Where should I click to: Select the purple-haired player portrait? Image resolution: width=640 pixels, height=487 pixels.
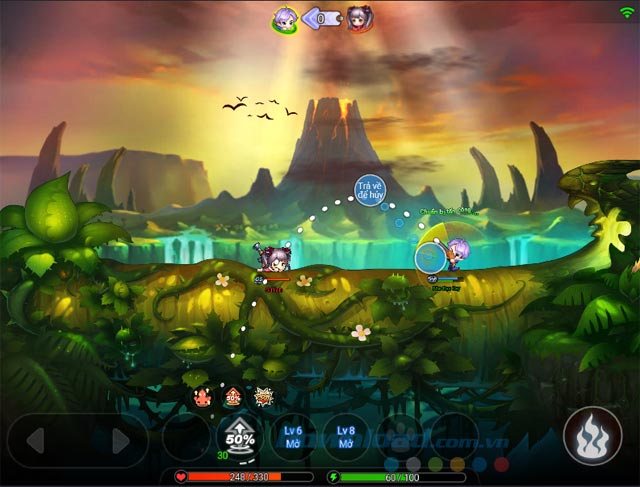point(284,17)
